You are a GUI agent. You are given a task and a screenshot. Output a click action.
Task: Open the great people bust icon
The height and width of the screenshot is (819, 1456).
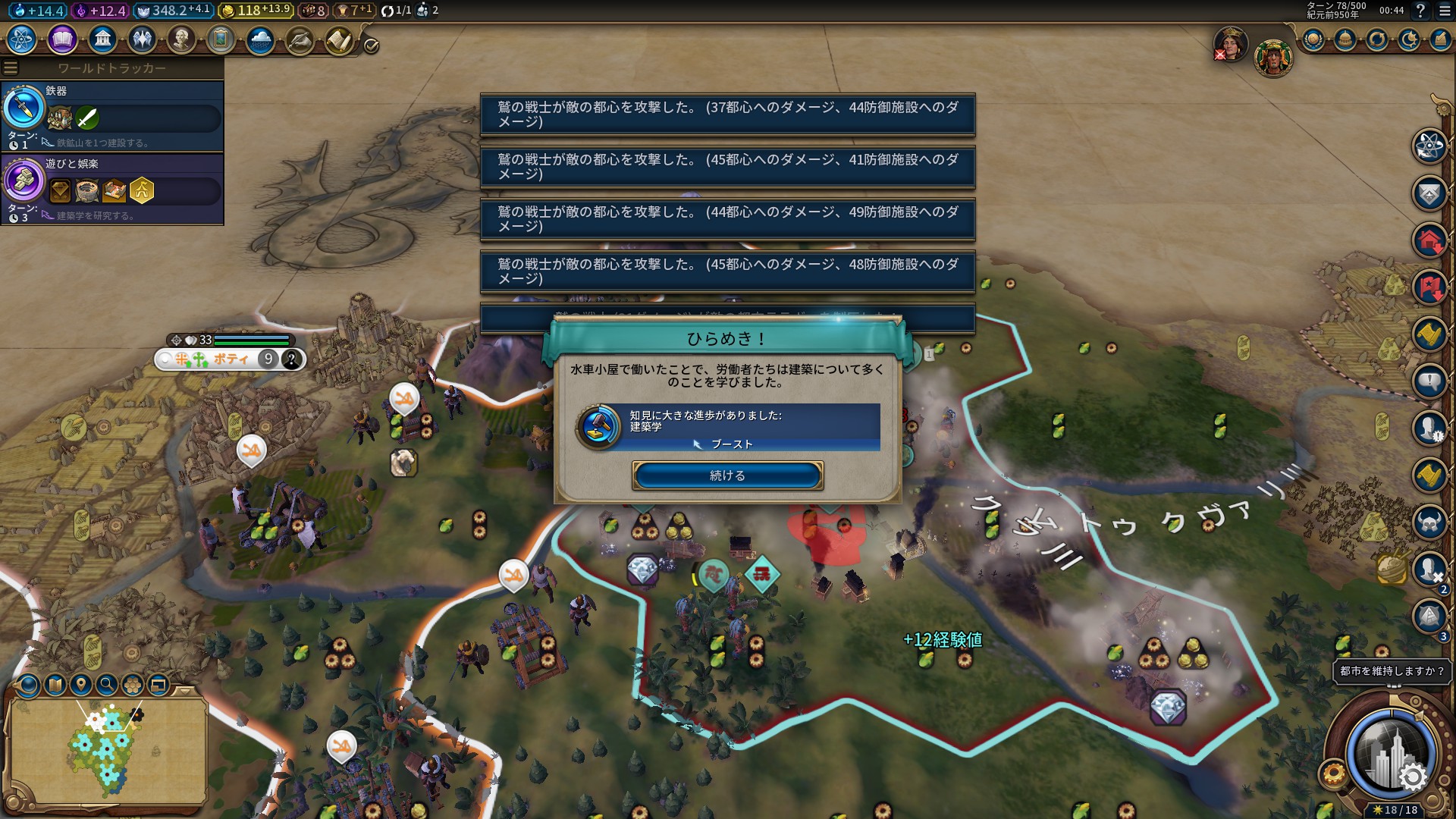(x=181, y=39)
